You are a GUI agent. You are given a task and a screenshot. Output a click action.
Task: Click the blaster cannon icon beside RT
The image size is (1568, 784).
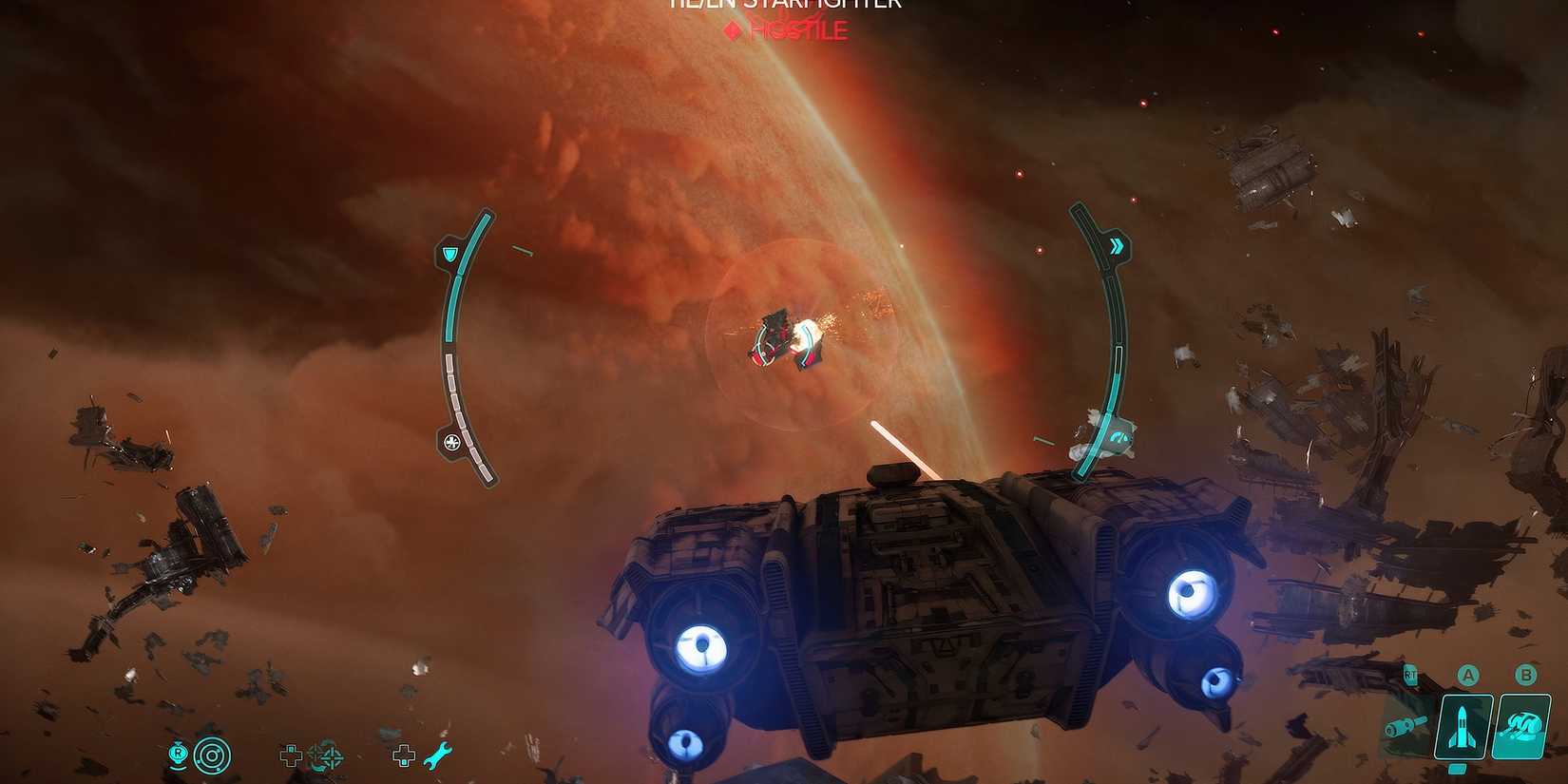click(x=1405, y=724)
